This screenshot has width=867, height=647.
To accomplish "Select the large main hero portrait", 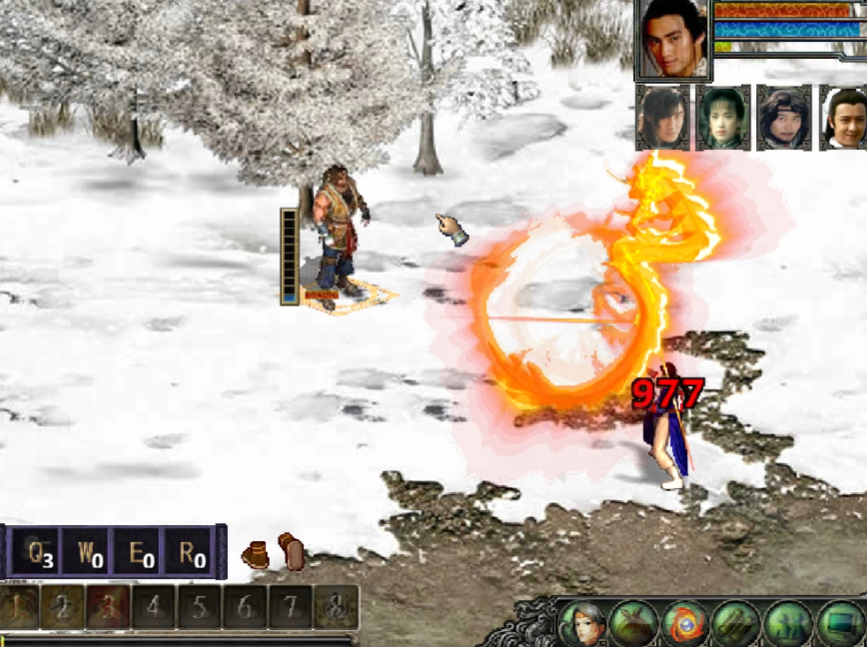I will coord(673,39).
